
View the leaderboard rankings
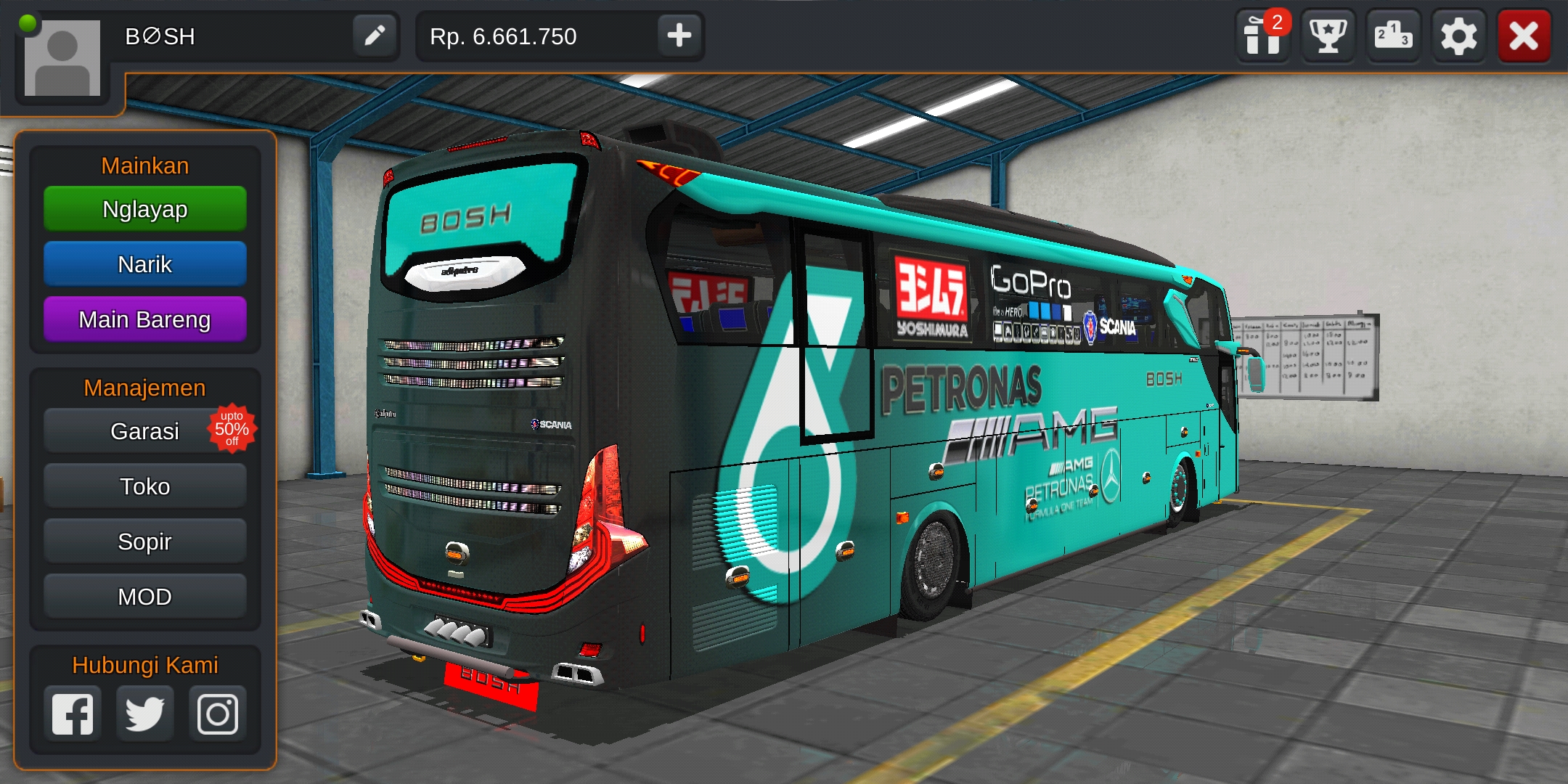pyautogui.click(x=1394, y=35)
